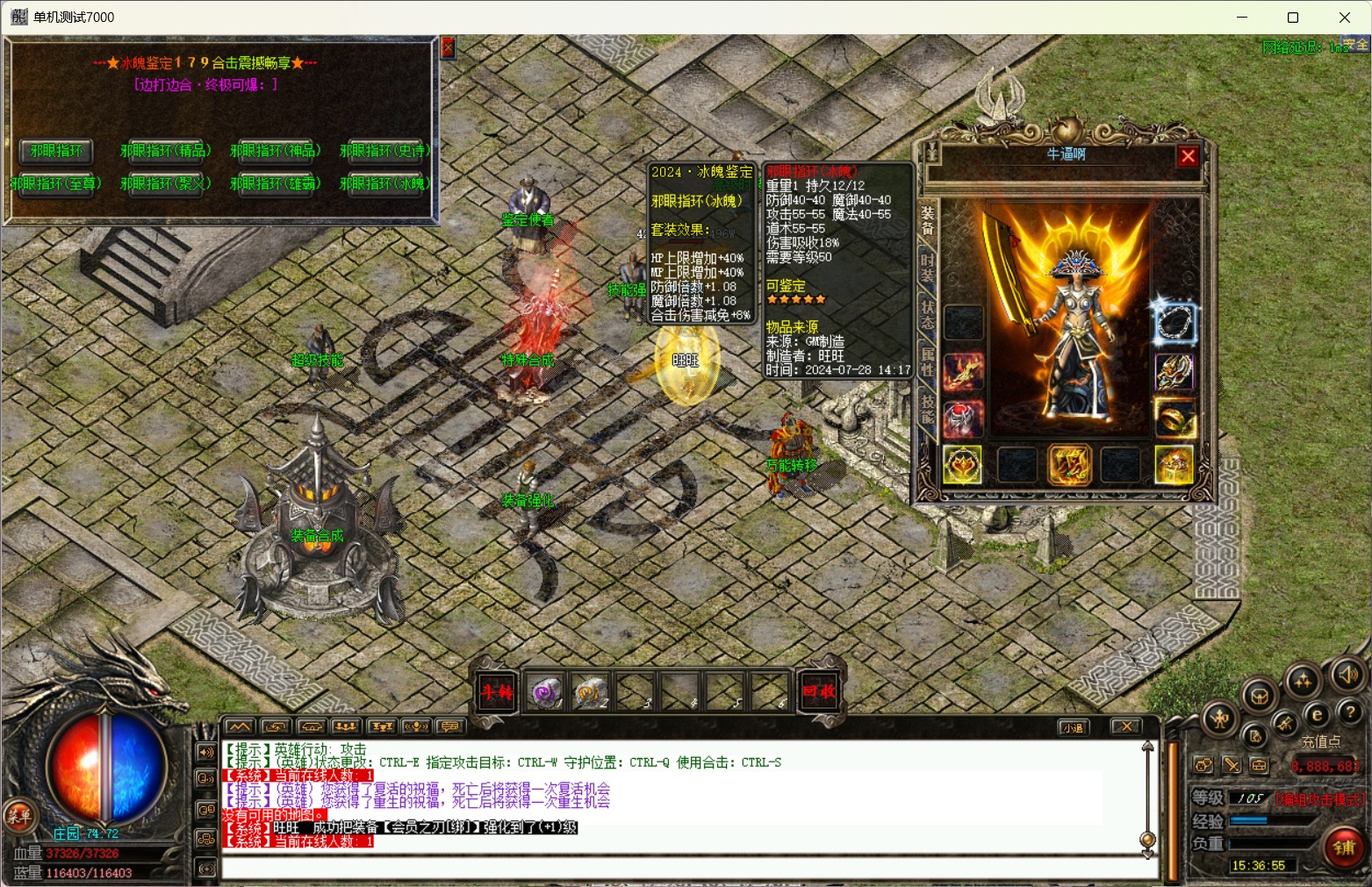Close the 冰魄鉴定 dialog panel
This screenshot has width=1372, height=887.
pos(448,47)
